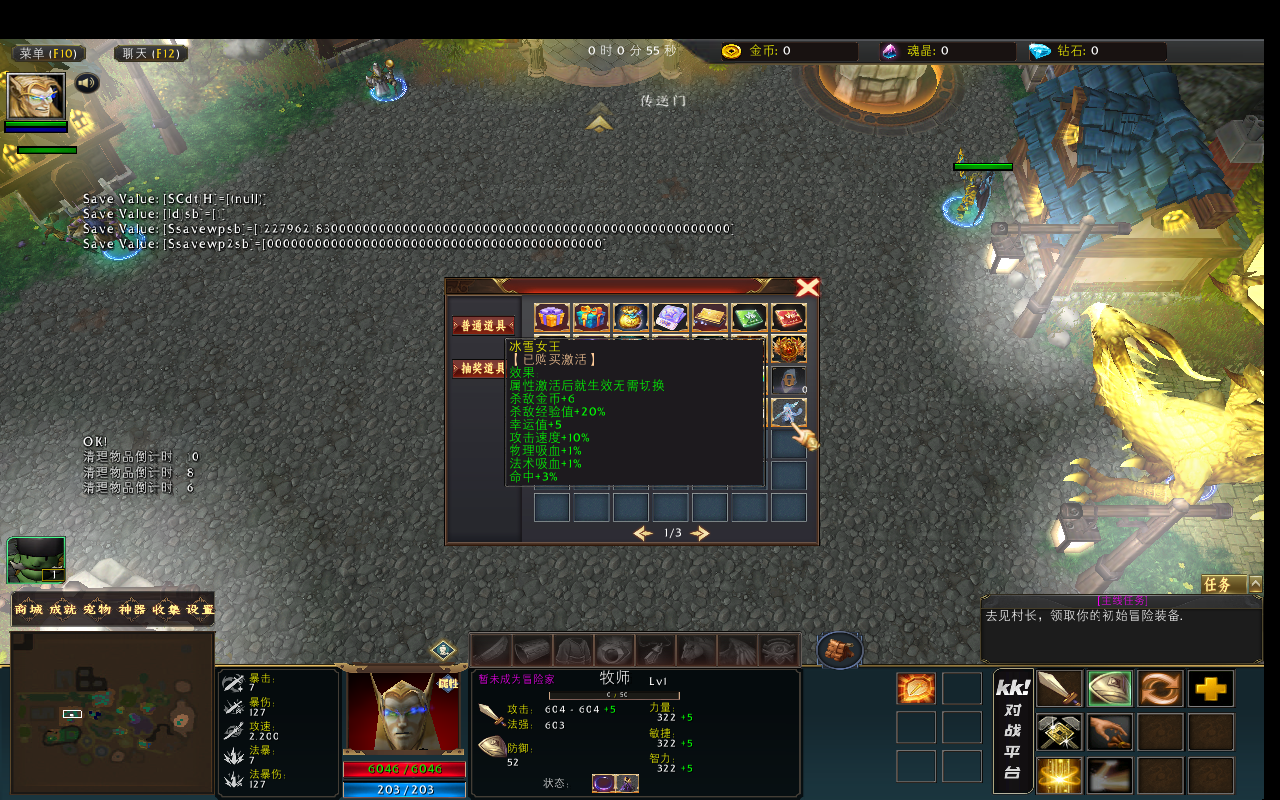Go to the previous shop page
The width and height of the screenshot is (1280, 800).
[x=643, y=533]
